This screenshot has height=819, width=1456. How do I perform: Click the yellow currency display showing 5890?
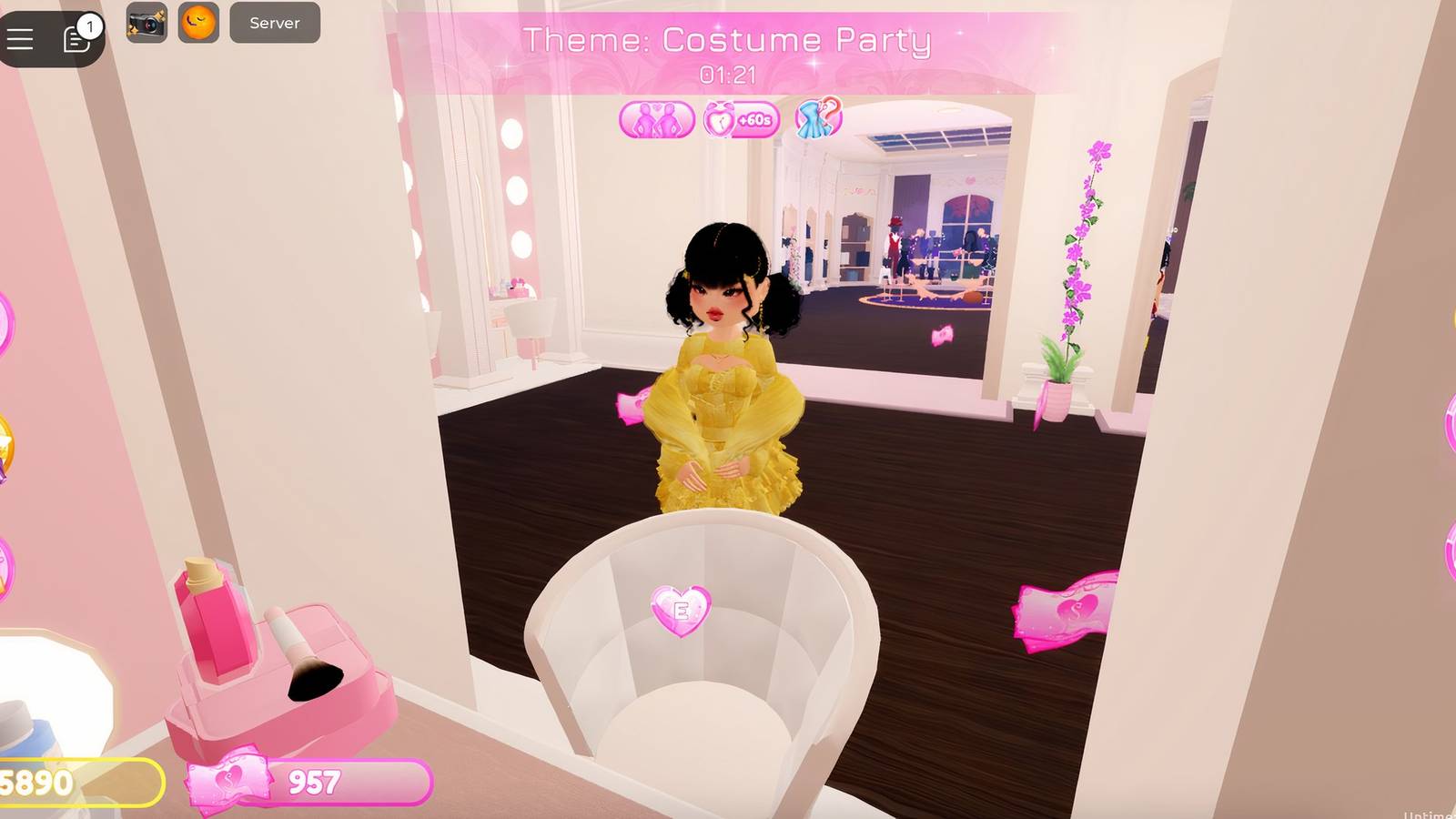[36, 780]
